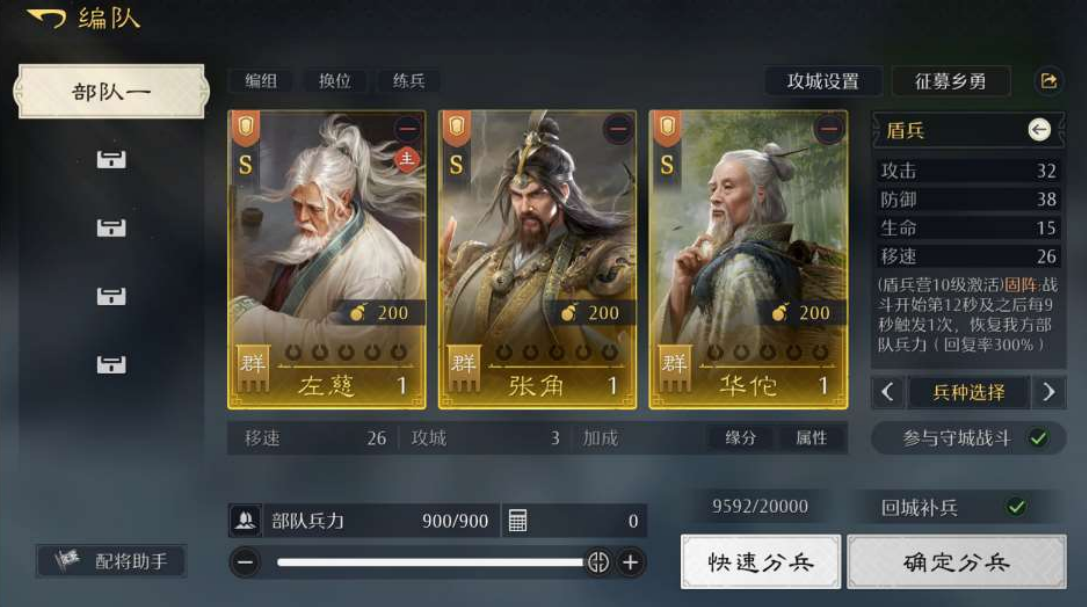
Task: Remove 华佗 with the red minus button
Action: point(828,130)
